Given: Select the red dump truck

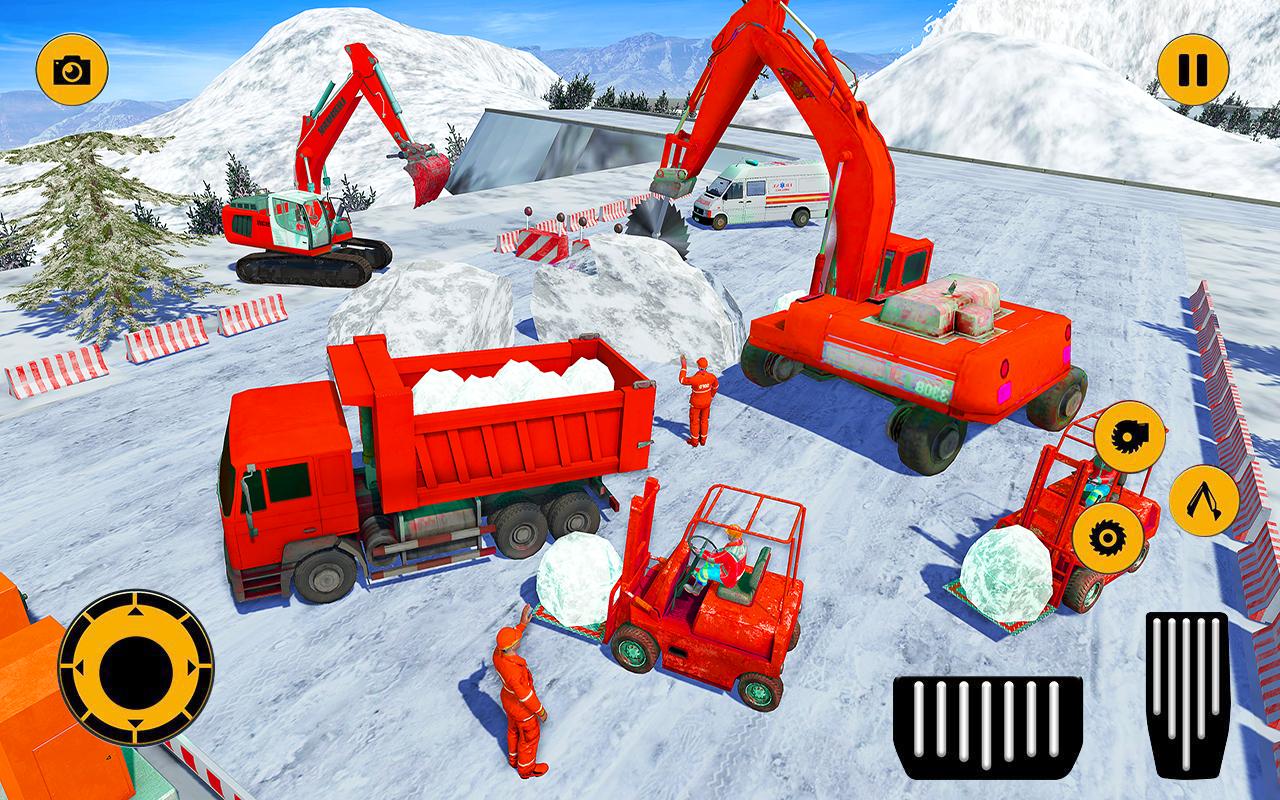Looking at the screenshot, I should pyautogui.click(x=420, y=470).
